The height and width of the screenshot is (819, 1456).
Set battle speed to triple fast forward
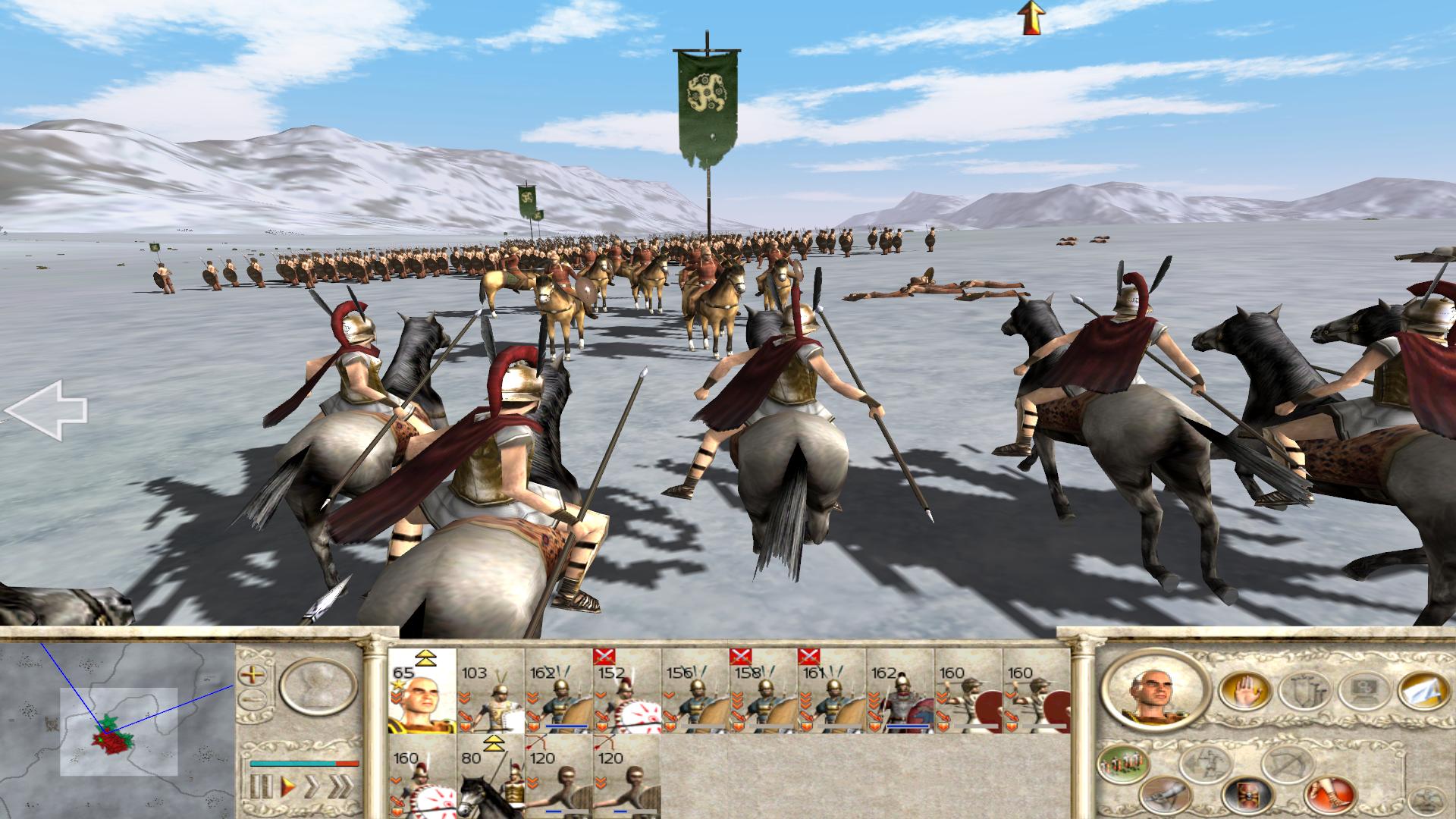[341, 786]
